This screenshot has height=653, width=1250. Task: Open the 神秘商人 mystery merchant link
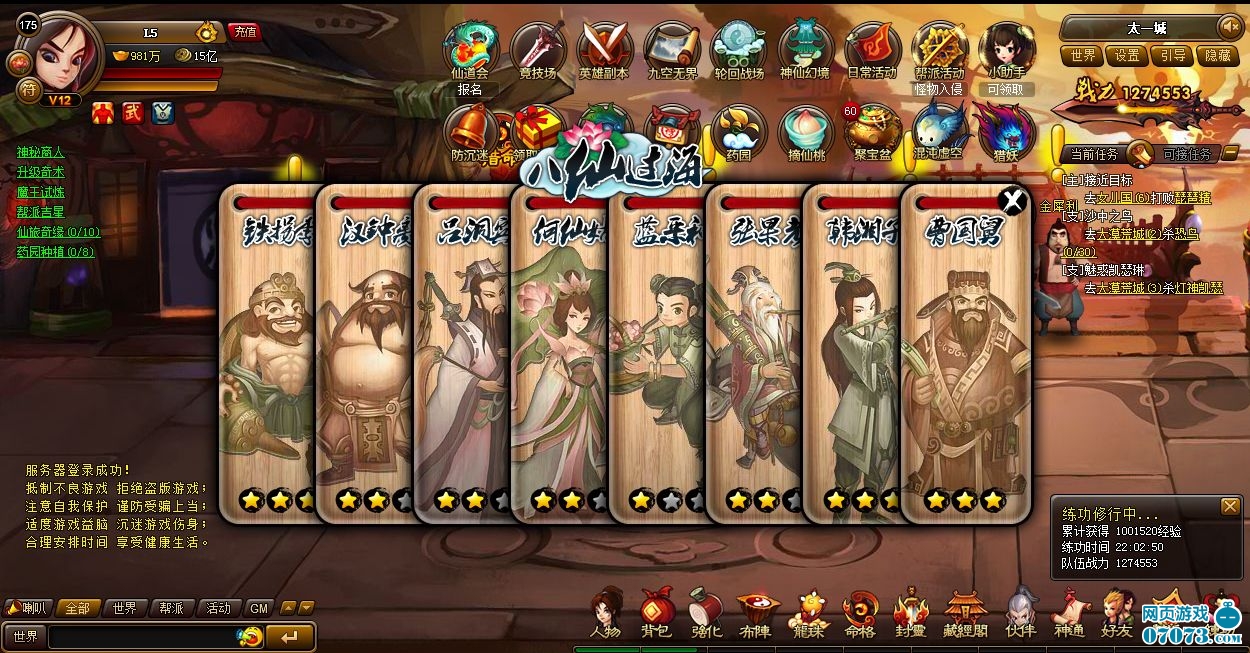pos(40,152)
